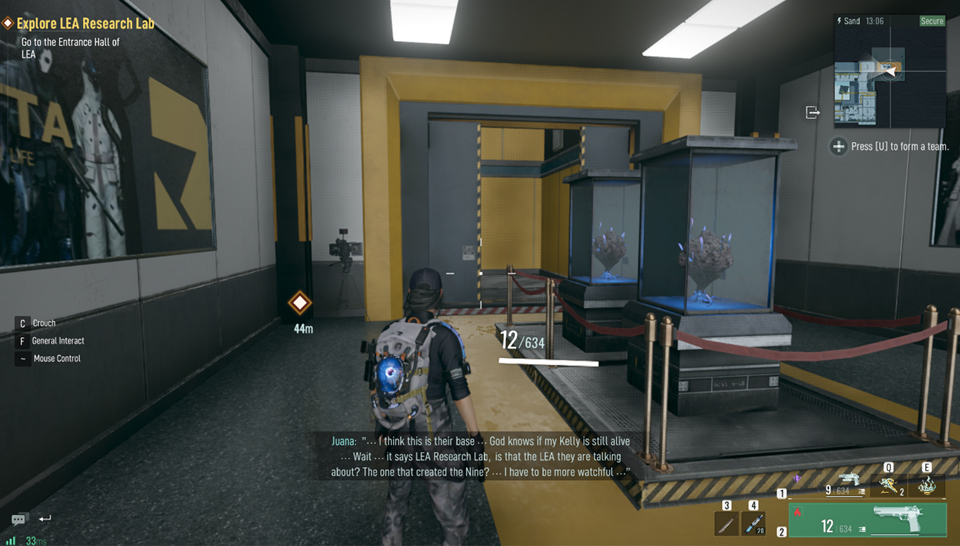Select the equipped pistol in the green slot
This screenshot has width=960, height=546.
867,520
